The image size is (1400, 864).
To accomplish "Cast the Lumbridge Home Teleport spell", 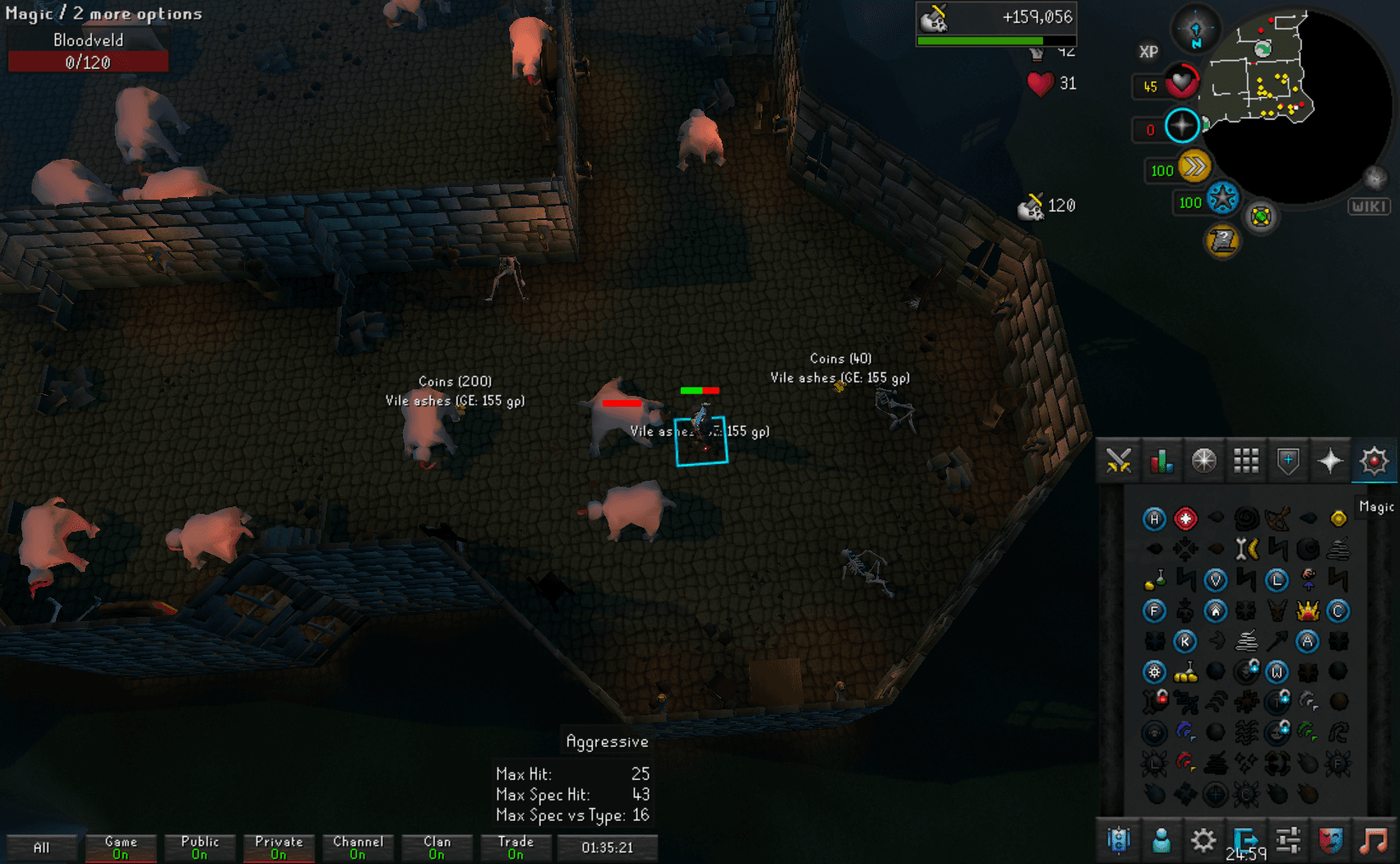I will [1153, 519].
